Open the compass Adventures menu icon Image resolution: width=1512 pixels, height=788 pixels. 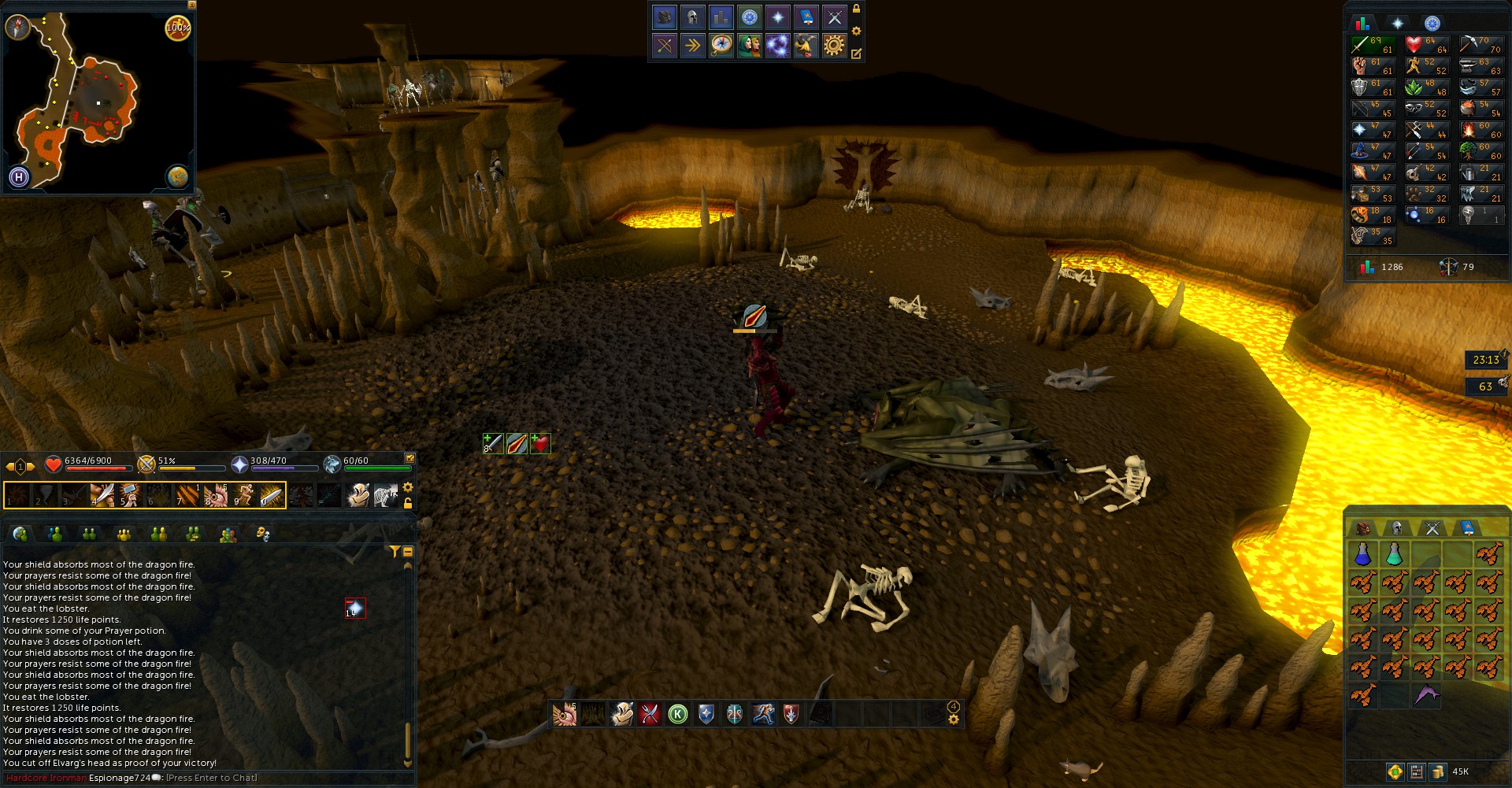click(x=721, y=46)
